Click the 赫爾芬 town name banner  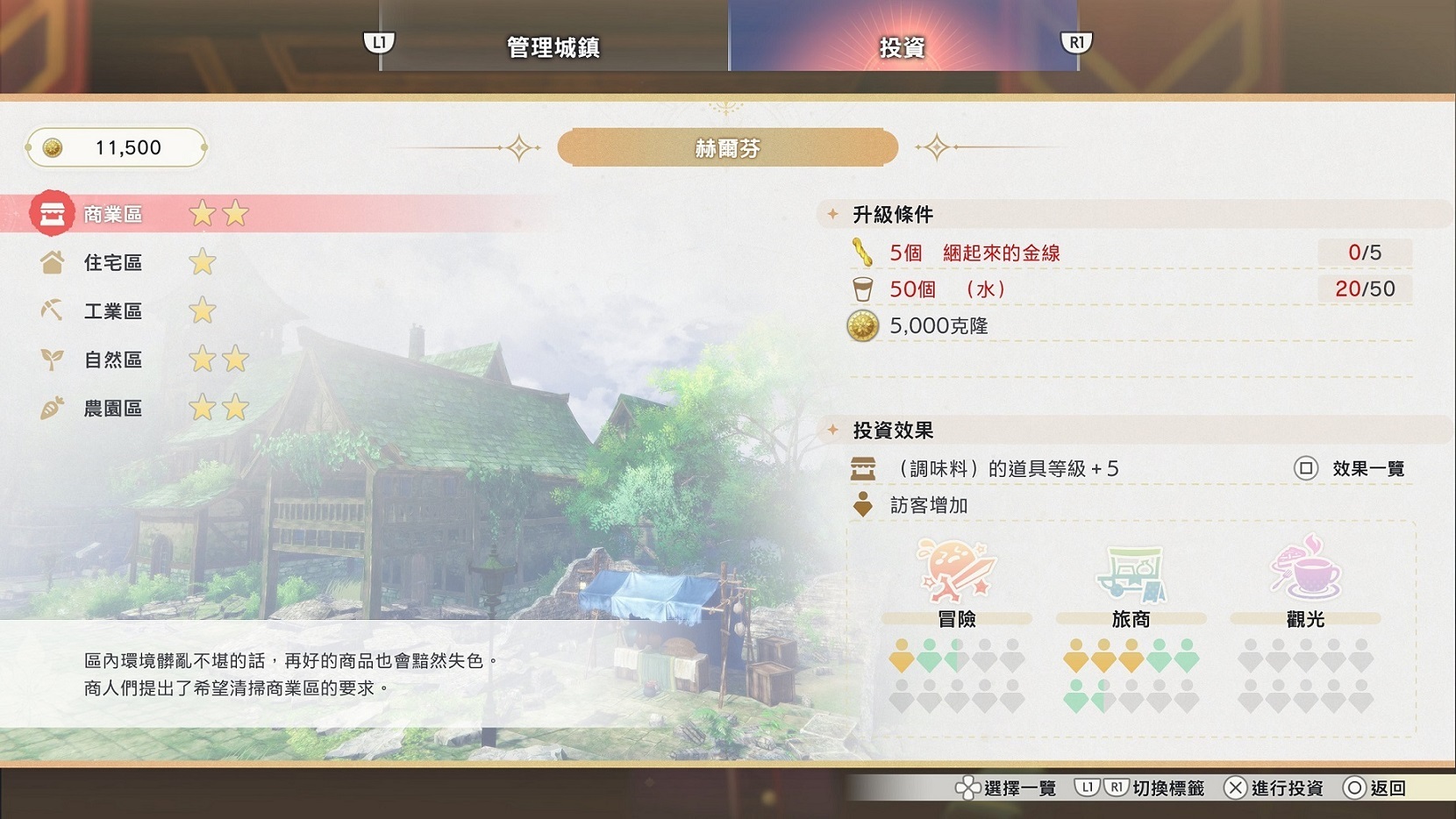click(x=726, y=147)
